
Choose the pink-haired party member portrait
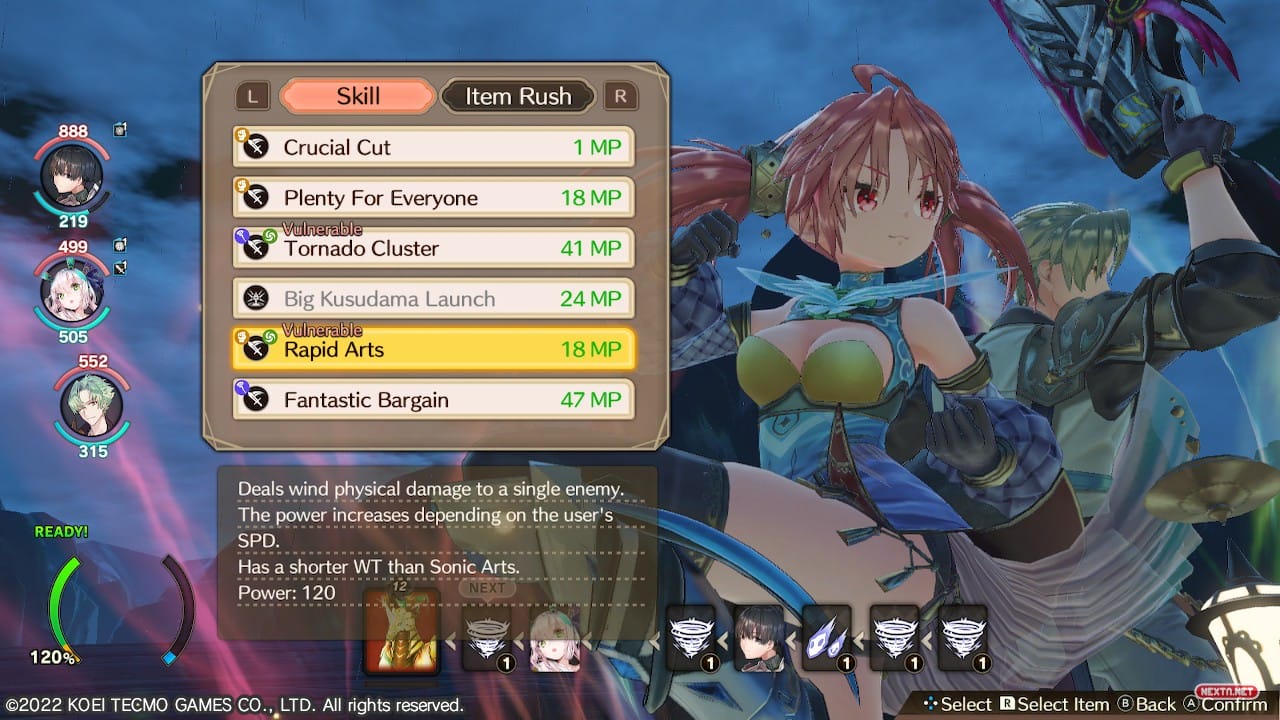click(71, 291)
